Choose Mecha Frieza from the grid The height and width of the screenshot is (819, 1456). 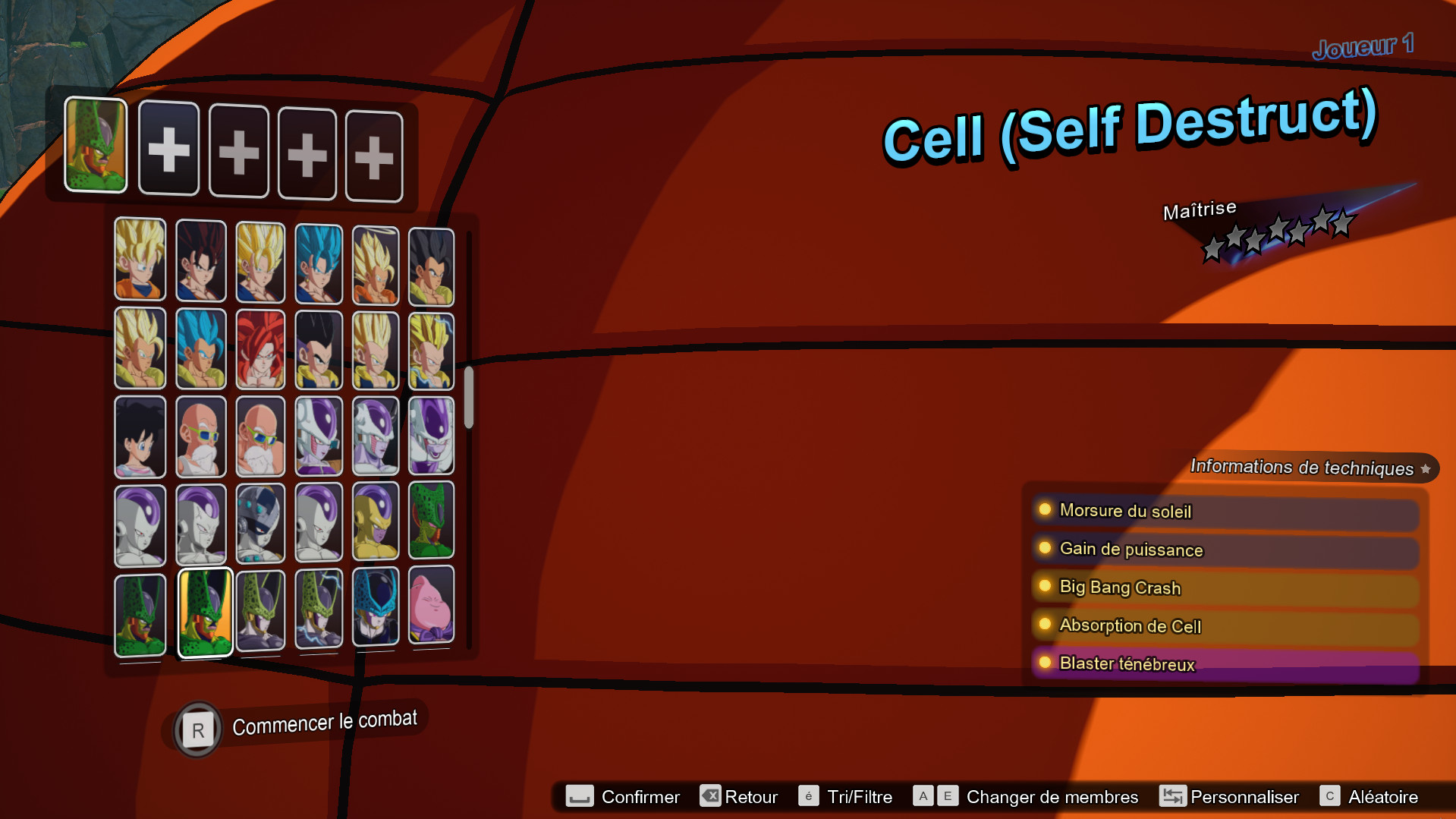(x=260, y=524)
